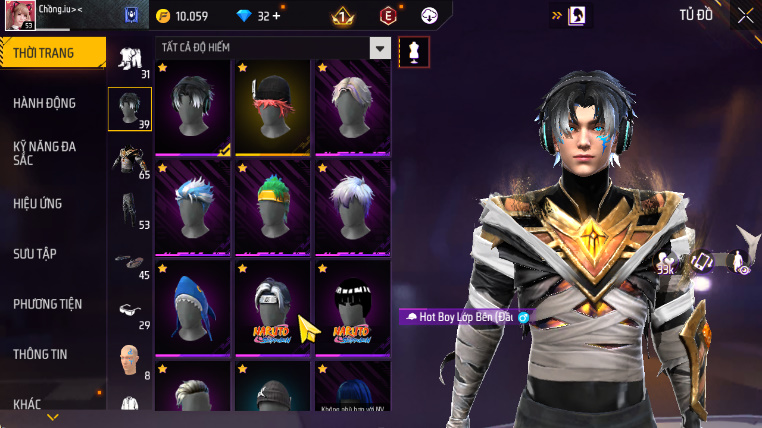Open the Hành Động category

point(45,103)
